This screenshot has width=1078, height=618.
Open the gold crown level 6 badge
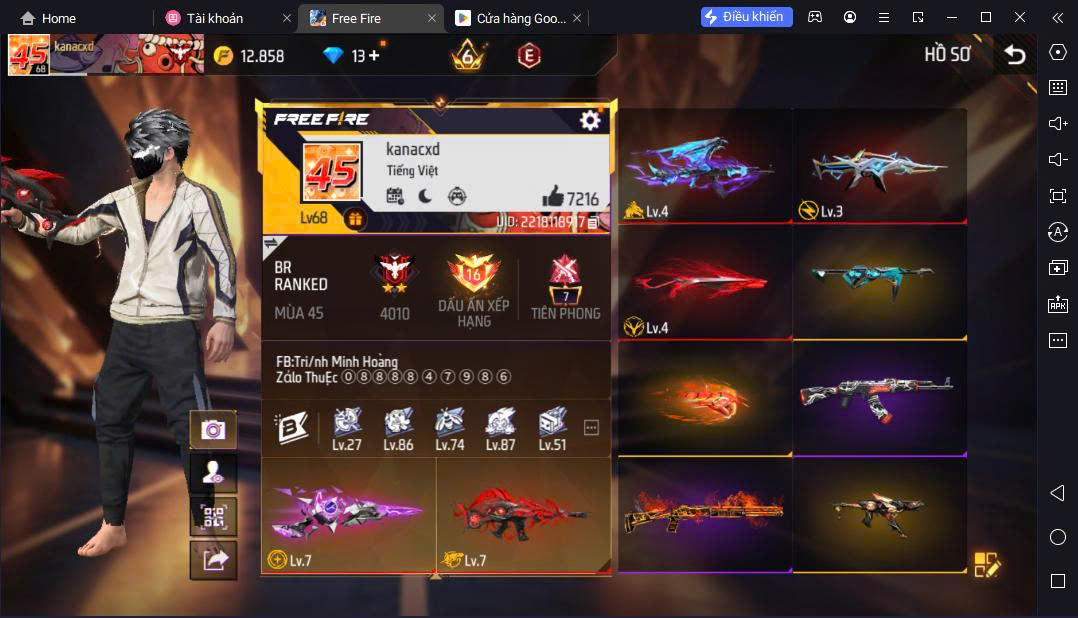[467, 56]
